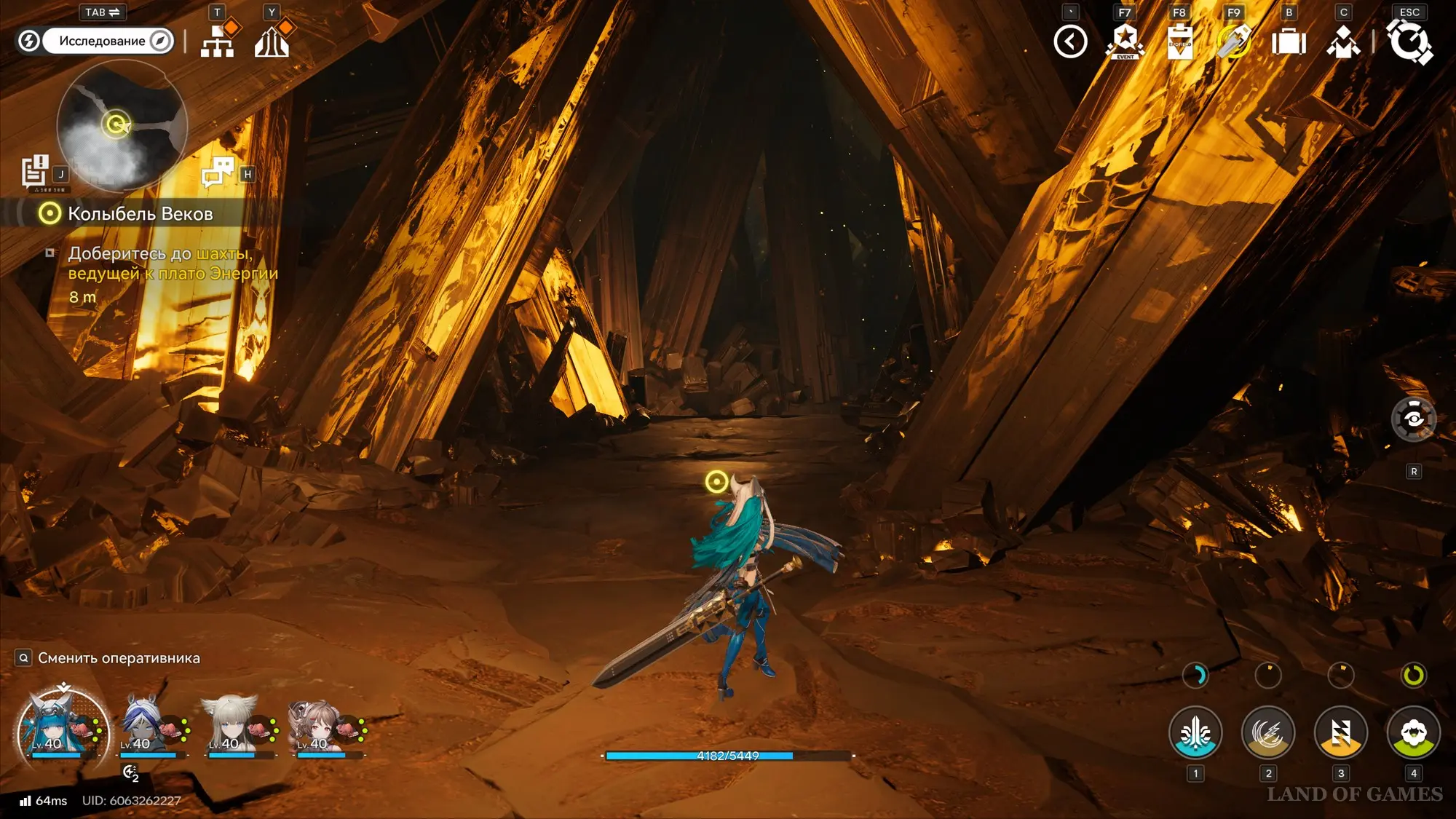Image resolution: width=1456 pixels, height=819 pixels.
Task: Activate the teal splash skill
Action: (x=1195, y=732)
